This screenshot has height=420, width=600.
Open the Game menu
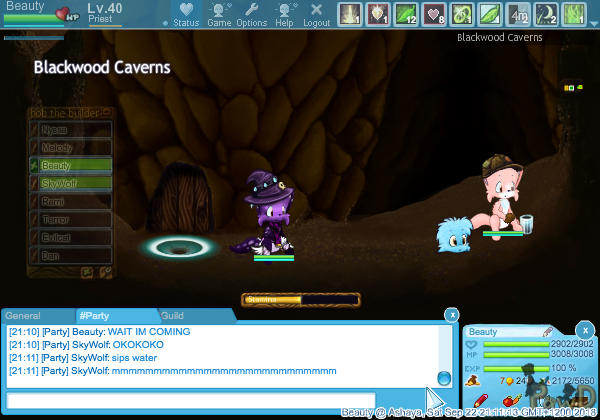[219, 14]
